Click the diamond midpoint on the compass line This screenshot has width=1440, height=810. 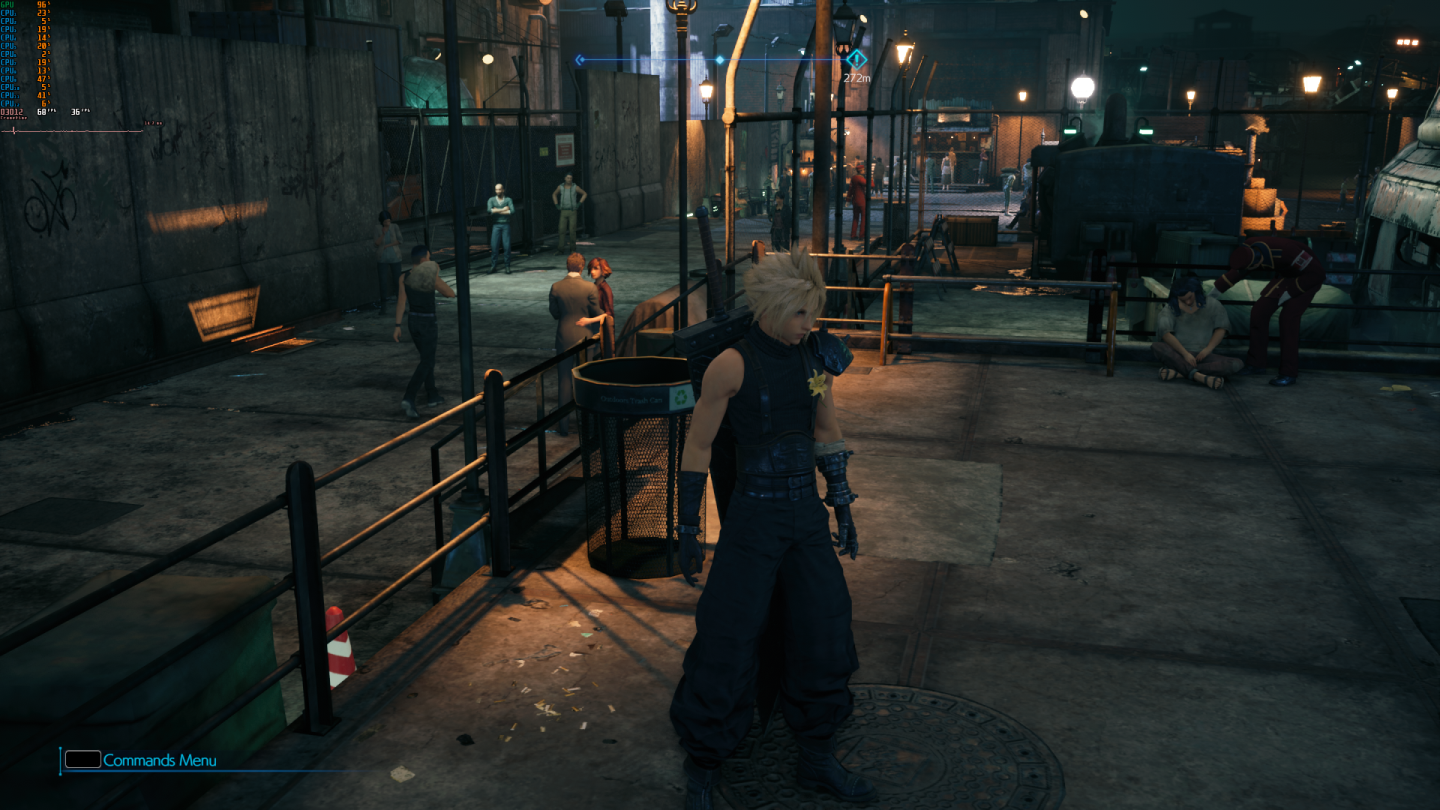pos(720,60)
